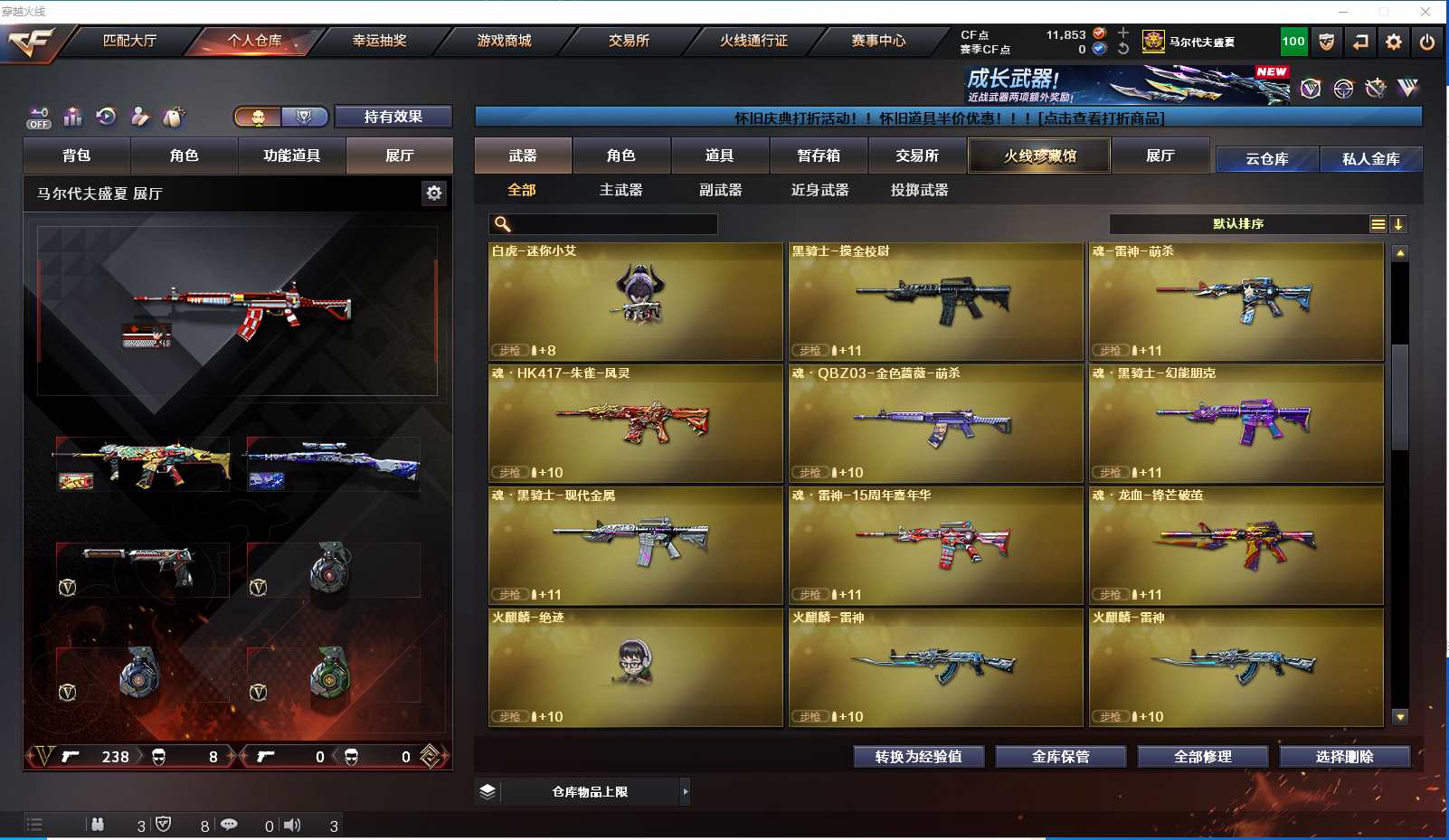Open showroom gear settings icon

(434, 193)
